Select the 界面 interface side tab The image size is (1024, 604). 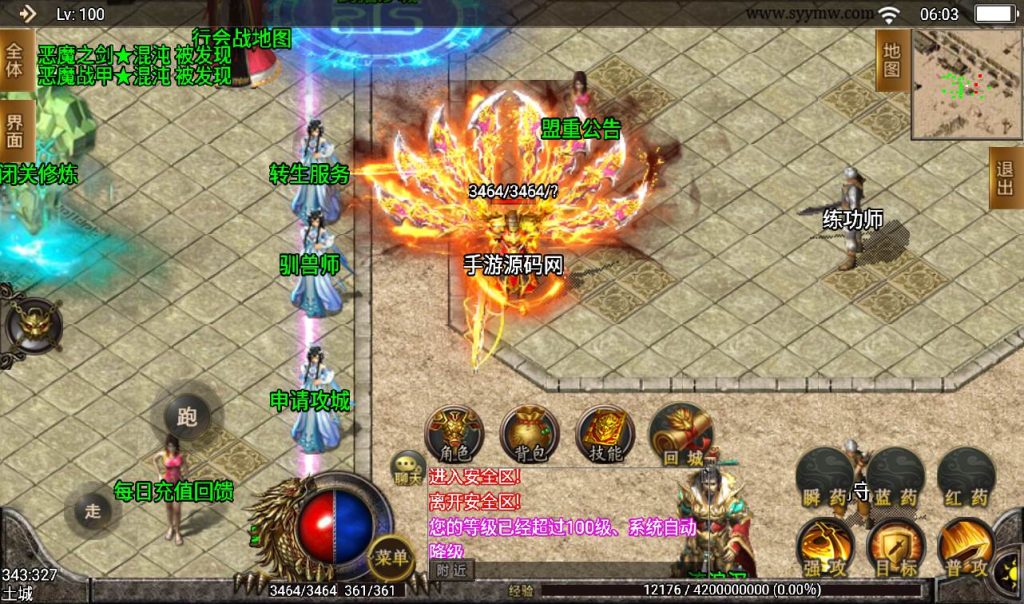click(14, 132)
